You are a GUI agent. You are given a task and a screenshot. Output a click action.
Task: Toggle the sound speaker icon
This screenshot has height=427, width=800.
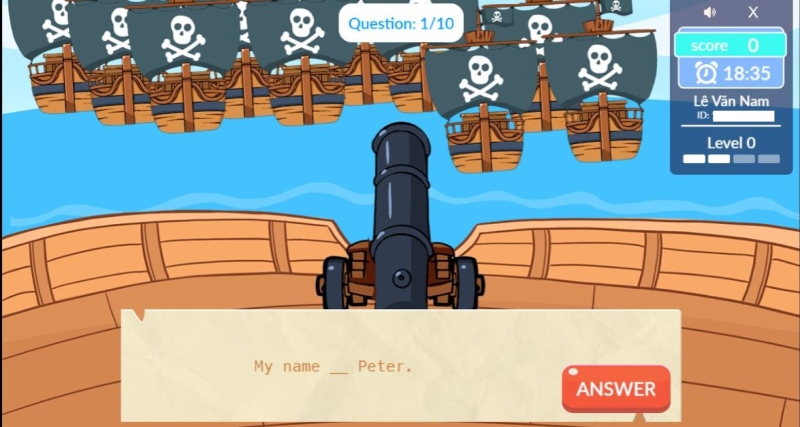tap(710, 13)
